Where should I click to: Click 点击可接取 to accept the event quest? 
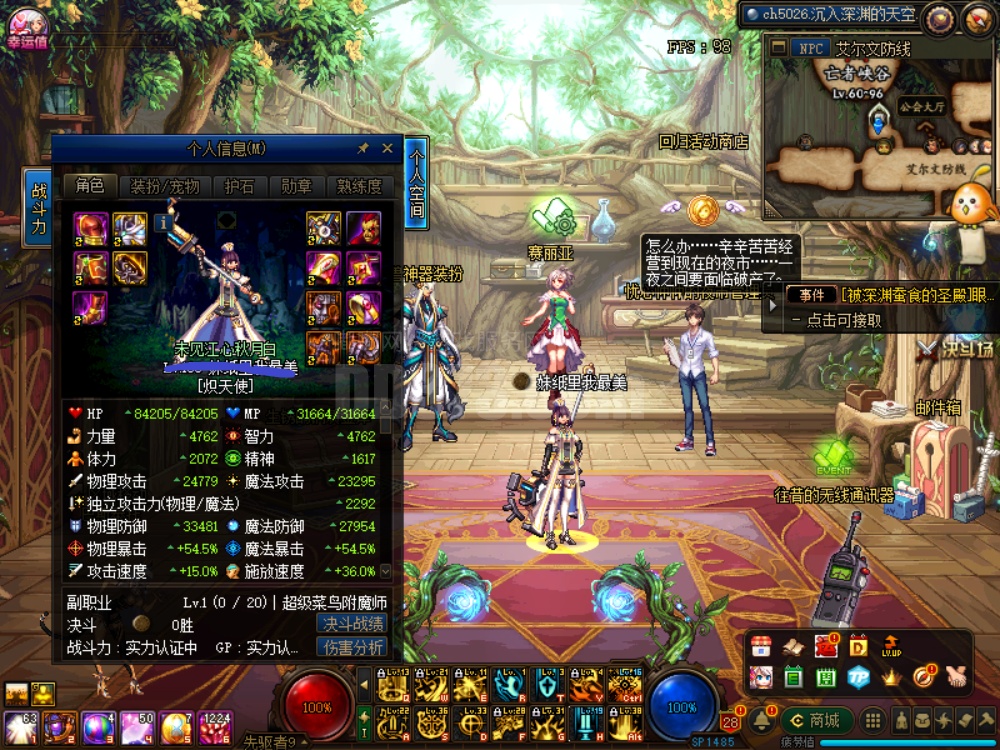pos(845,320)
